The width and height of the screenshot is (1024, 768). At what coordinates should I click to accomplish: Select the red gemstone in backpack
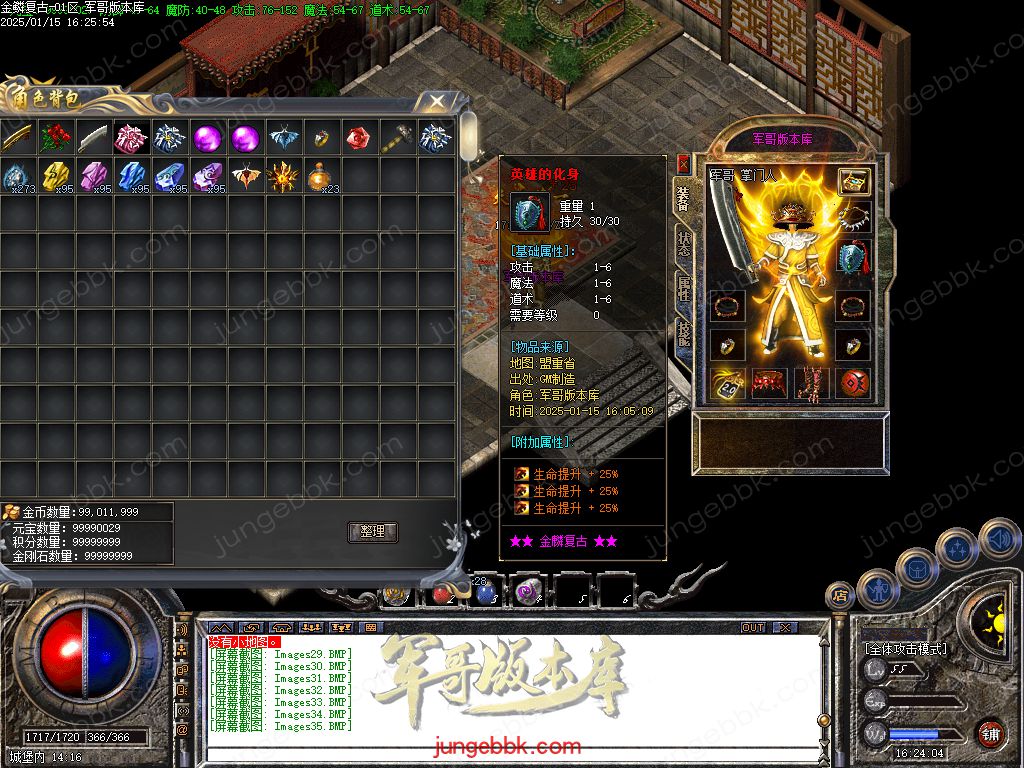[359, 138]
